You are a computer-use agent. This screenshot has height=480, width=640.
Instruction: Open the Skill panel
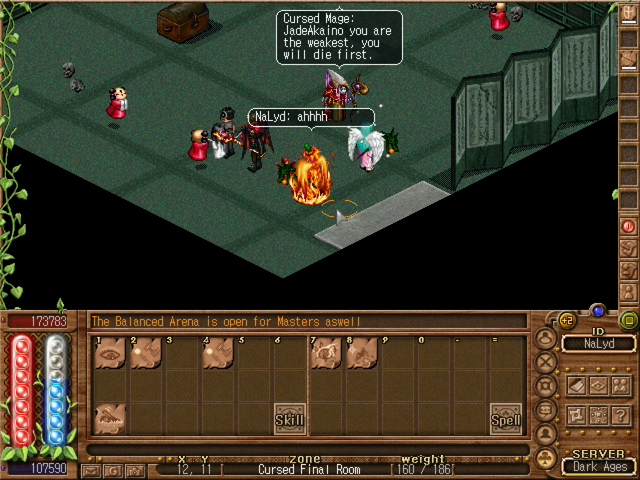click(x=290, y=420)
